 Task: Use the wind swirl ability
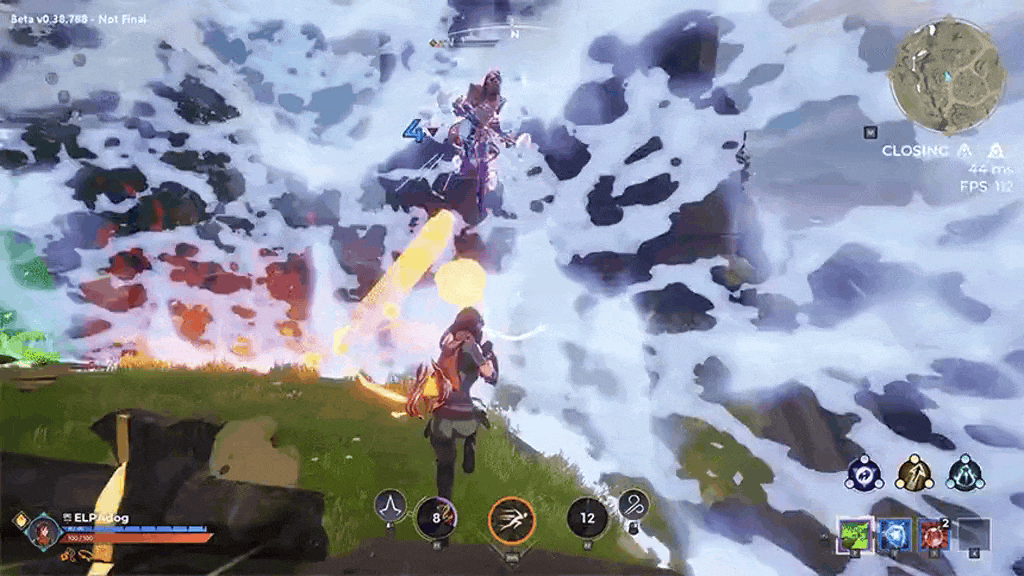click(633, 505)
